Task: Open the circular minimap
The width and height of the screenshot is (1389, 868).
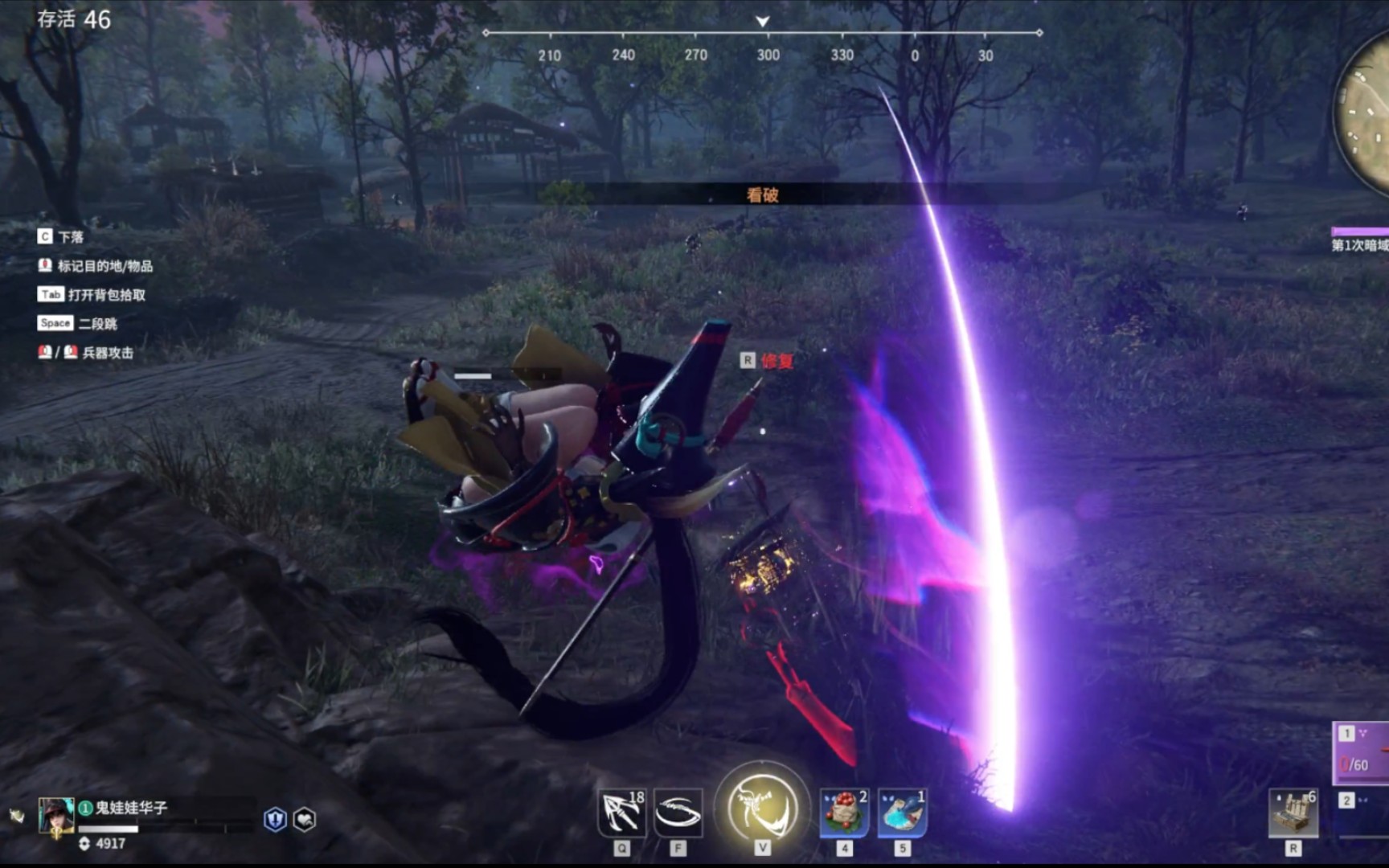Action: (x=1365, y=113)
